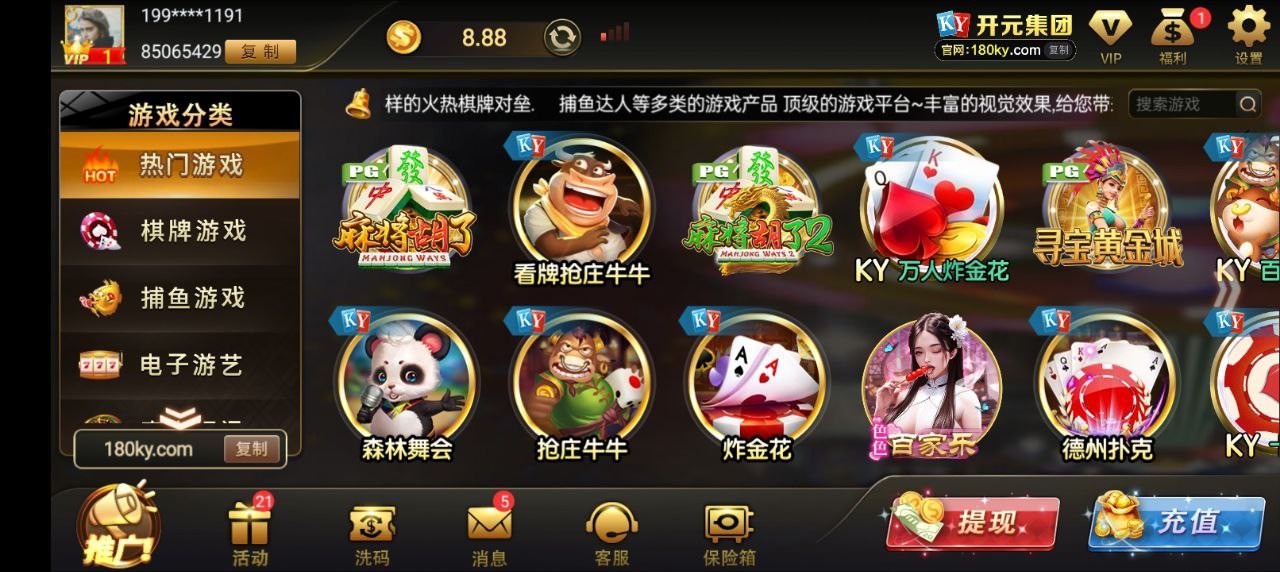Choose the 电子游艺 category
The image size is (1280, 572).
pyautogui.click(x=180, y=365)
